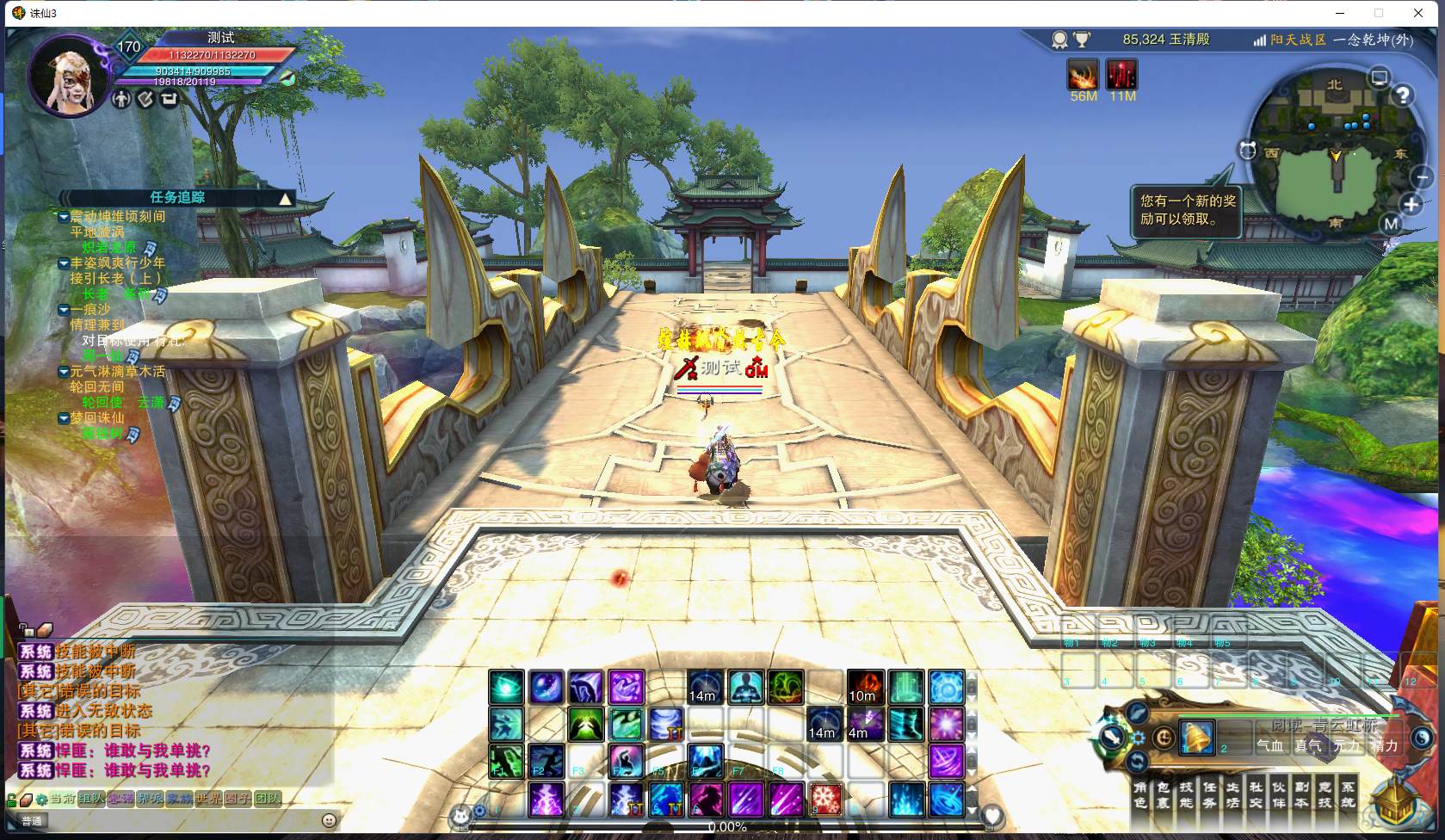Screen dimensions: 1445x840
Task: Open the 任务 quest menu
Action: tap(1209, 794)
